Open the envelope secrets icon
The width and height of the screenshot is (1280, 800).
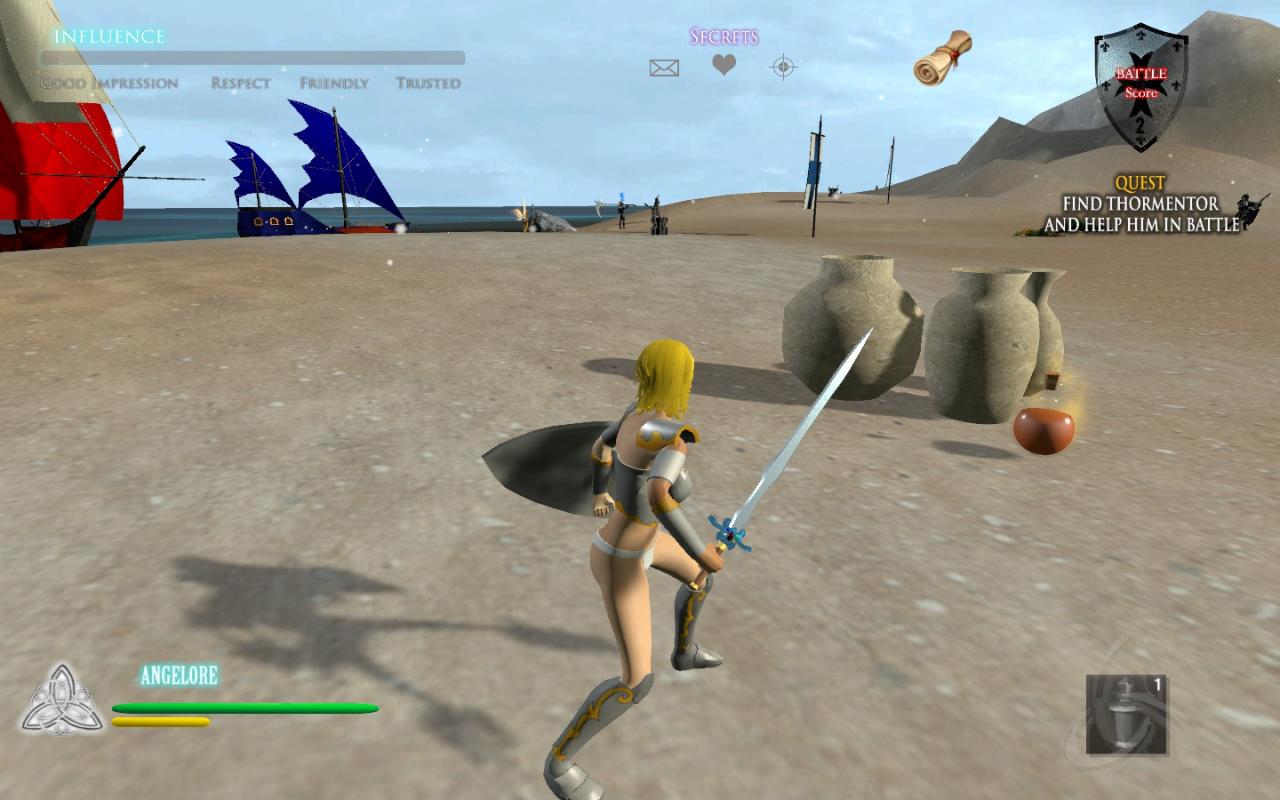click(x=664, y=68)
